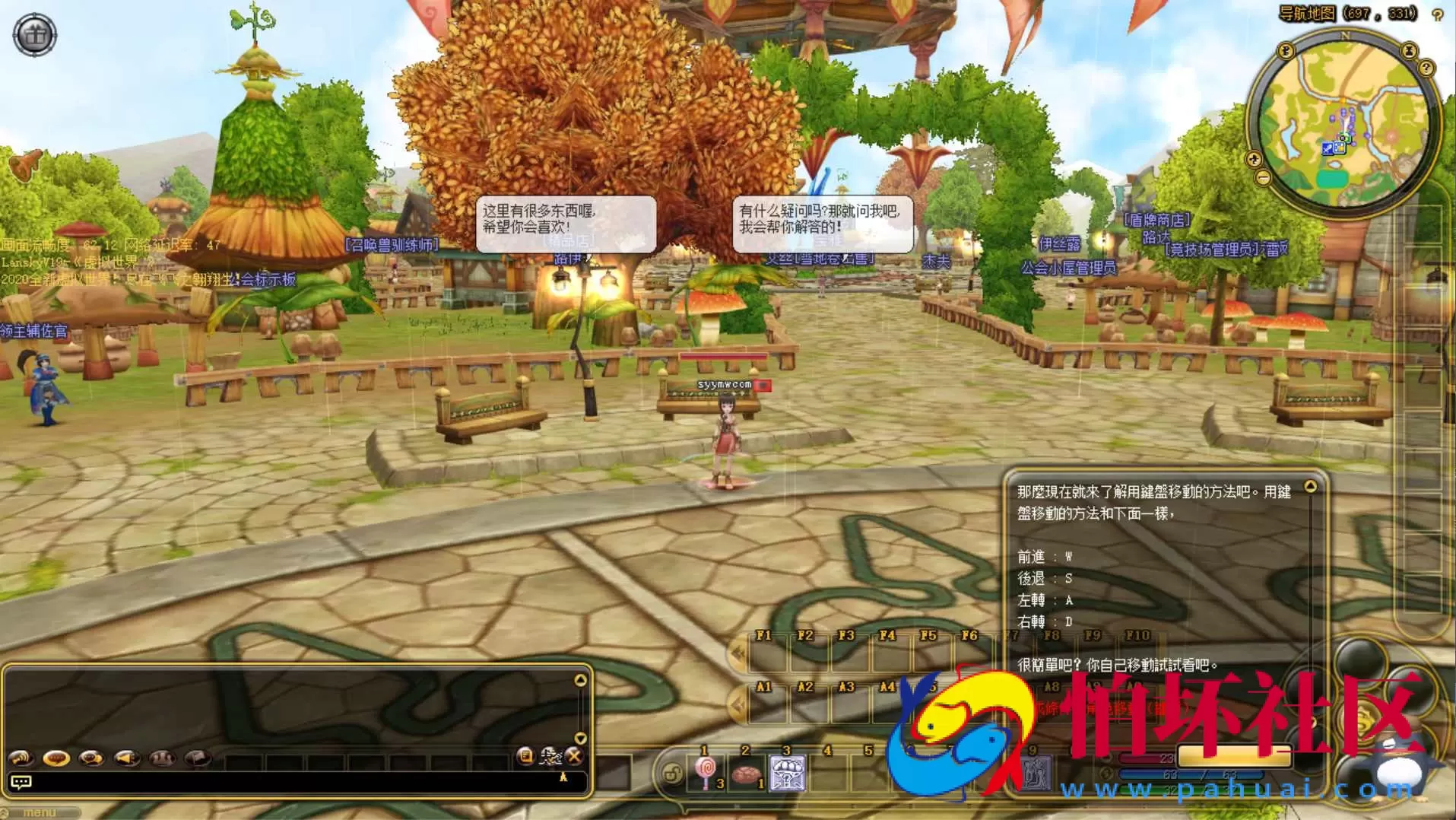
Task: Toggle the dual chat bubbles channel icon
Action: tap(90, 758)
